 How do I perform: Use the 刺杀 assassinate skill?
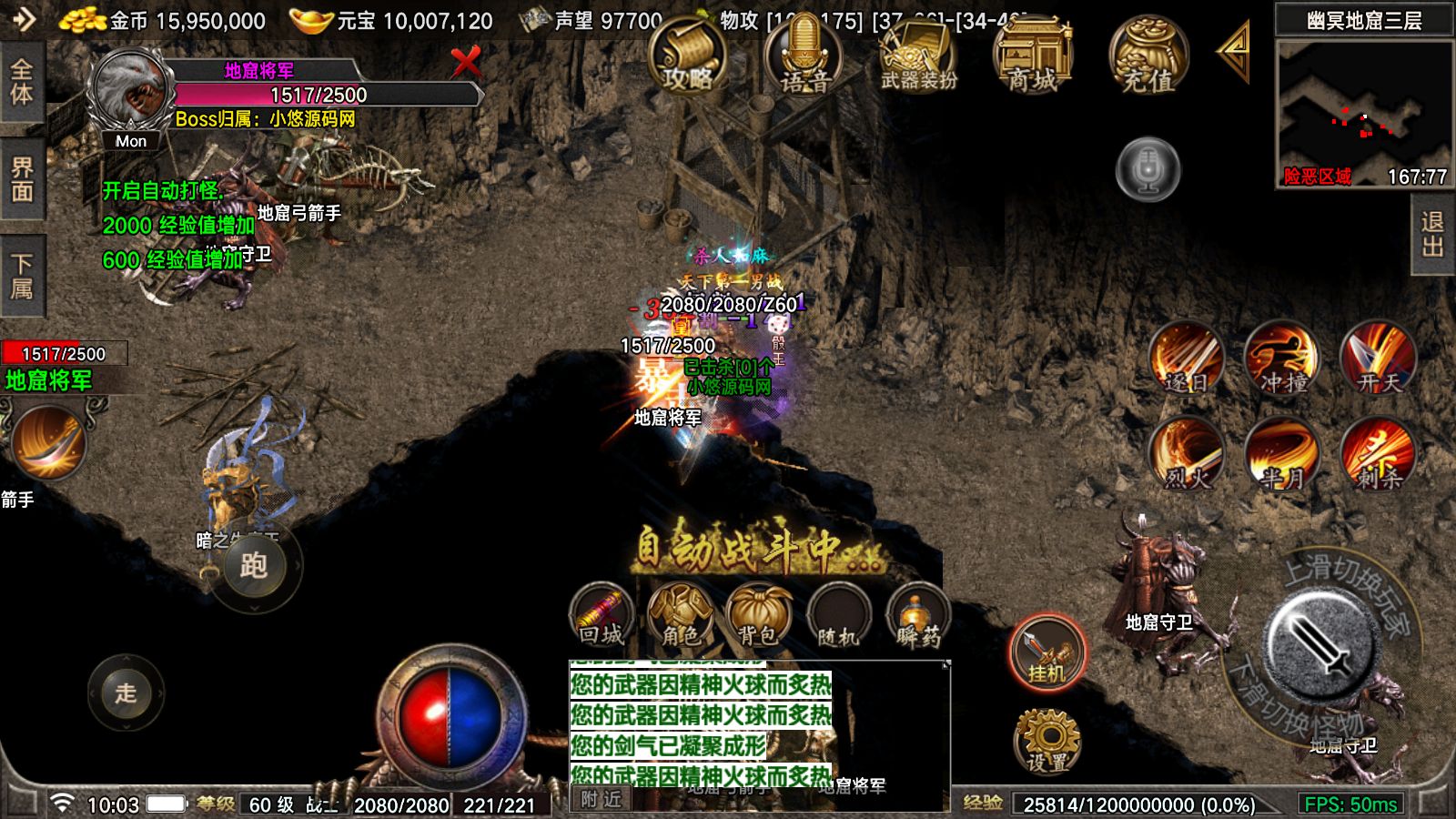(1378, 454)
